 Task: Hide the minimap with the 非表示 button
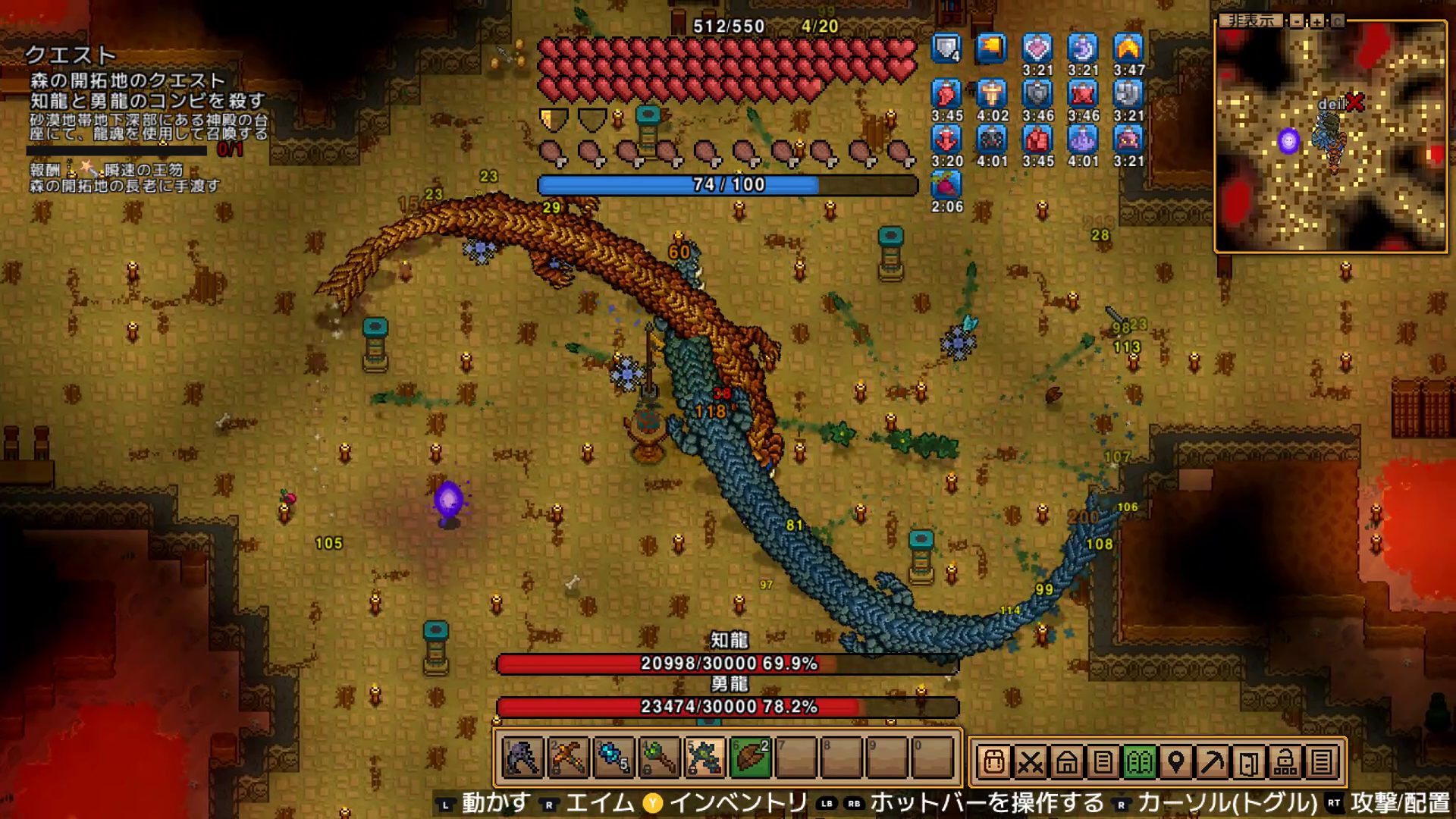[x=1251, y=21]
